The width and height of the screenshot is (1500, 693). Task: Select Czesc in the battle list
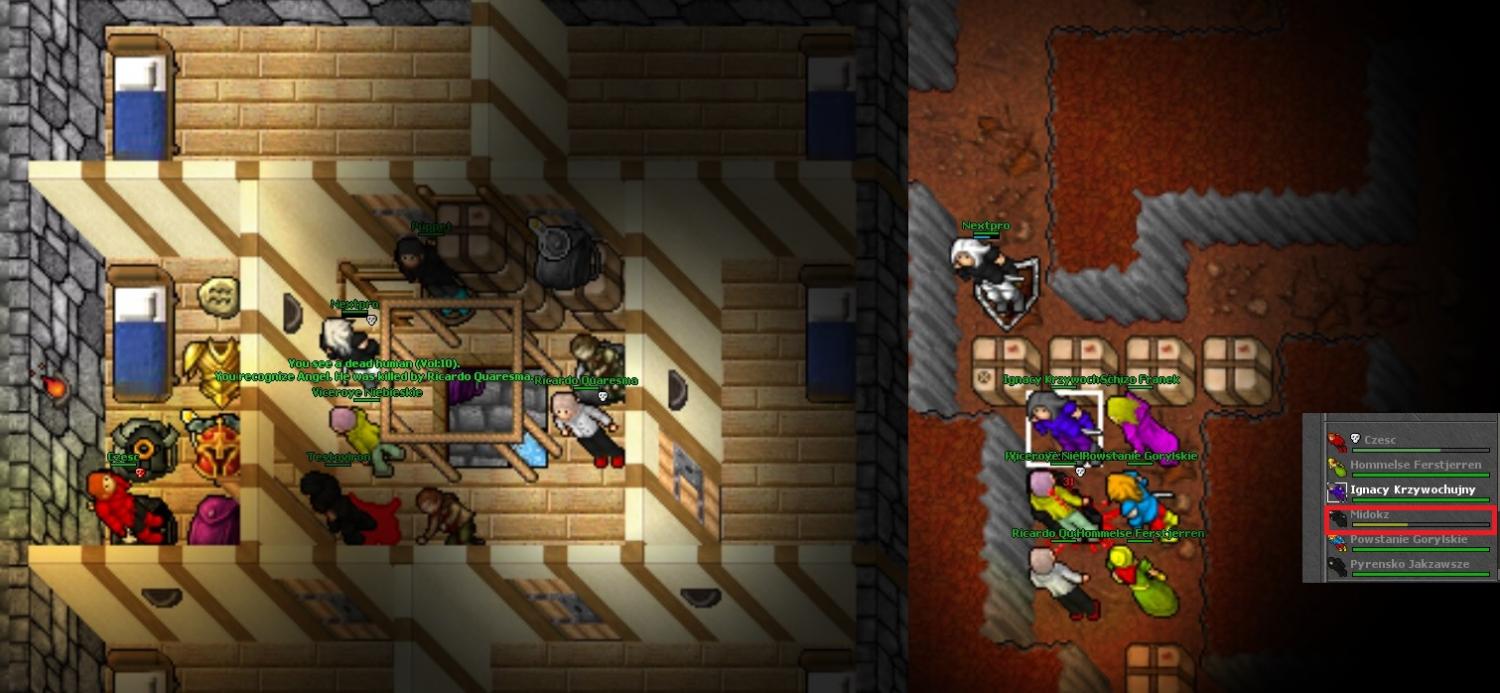pos(1408,440)
